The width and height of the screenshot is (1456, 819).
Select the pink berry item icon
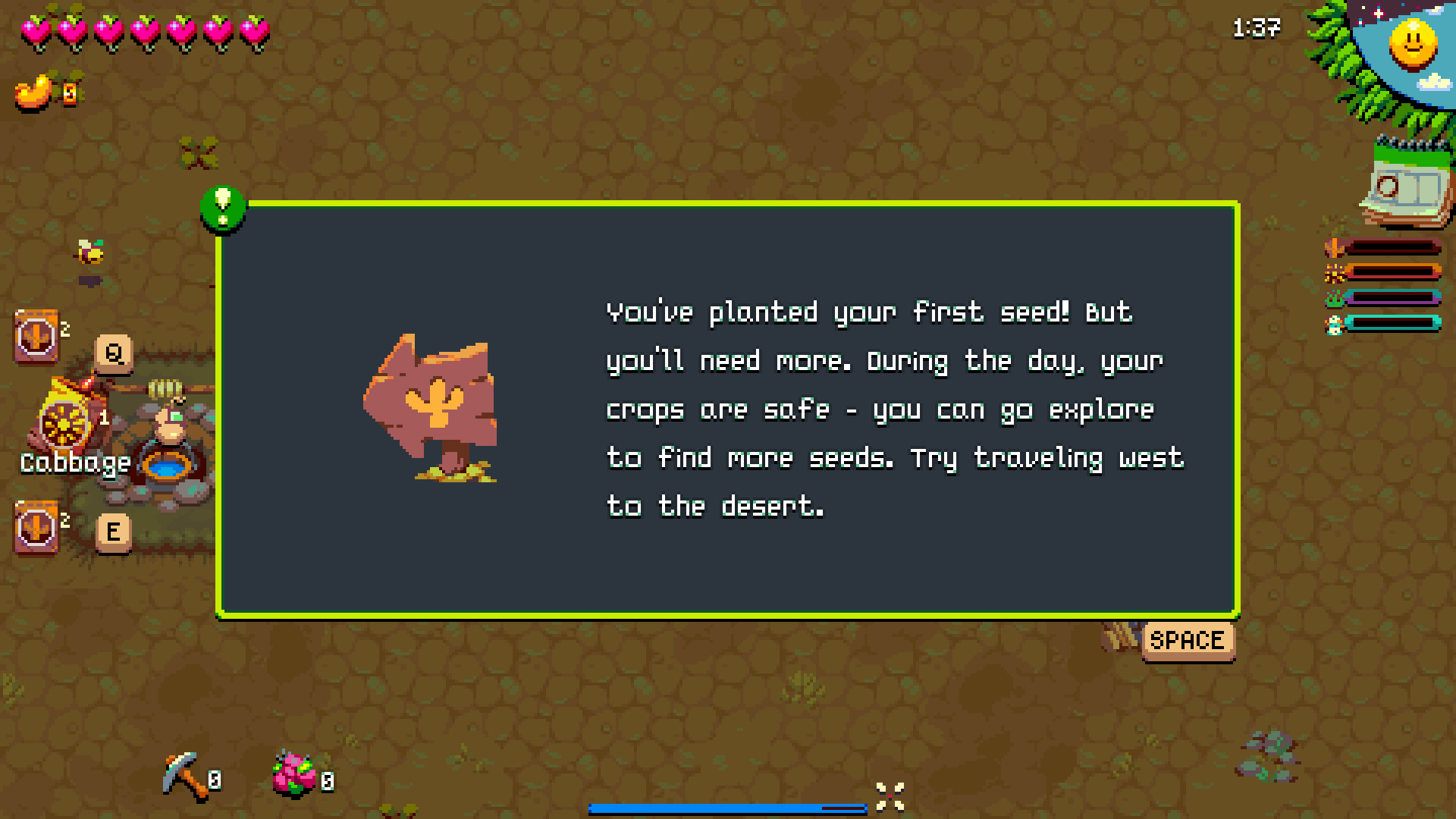[293, 774]
